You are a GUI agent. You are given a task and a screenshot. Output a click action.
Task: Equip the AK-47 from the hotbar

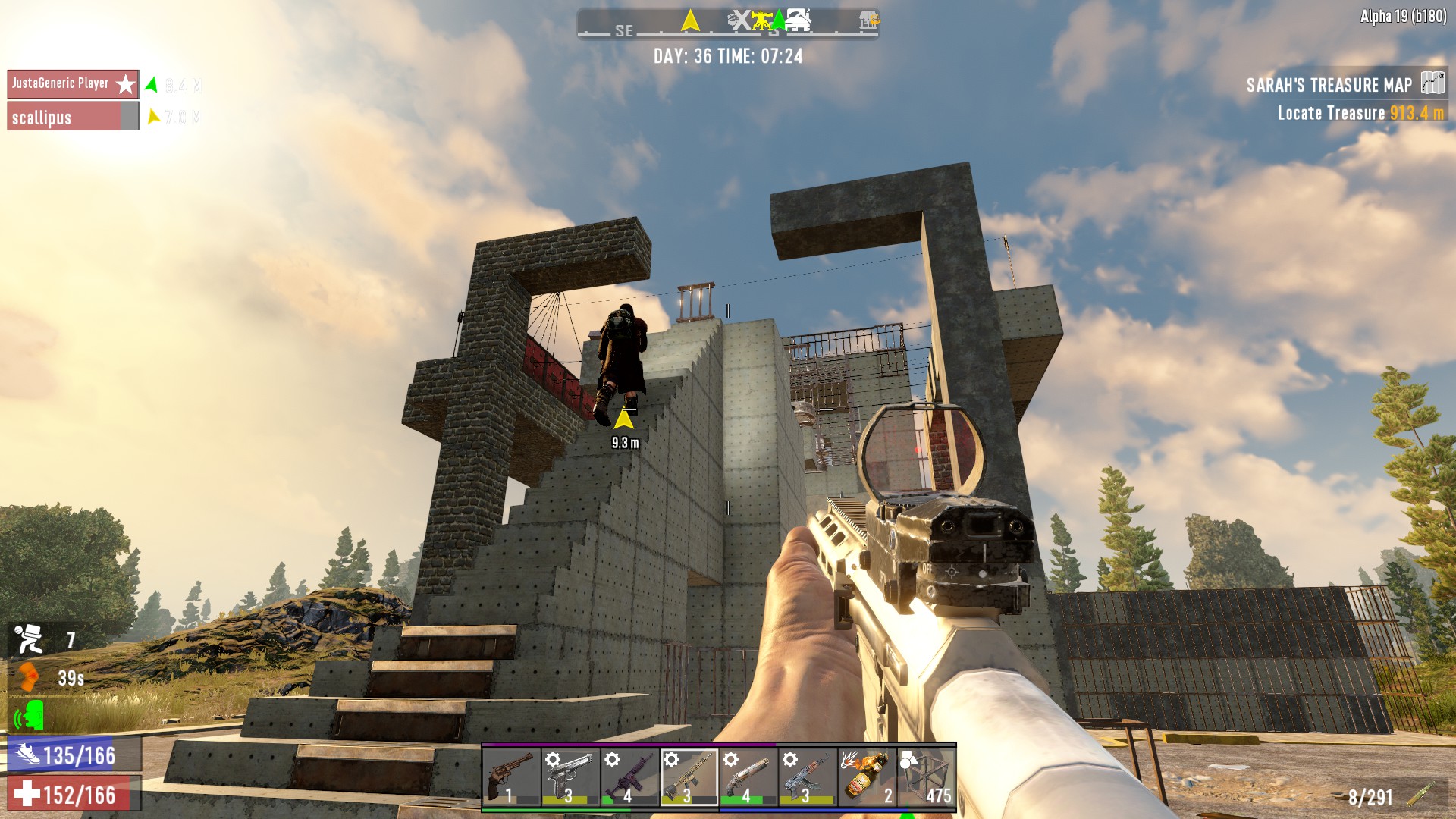pos(807,777)
